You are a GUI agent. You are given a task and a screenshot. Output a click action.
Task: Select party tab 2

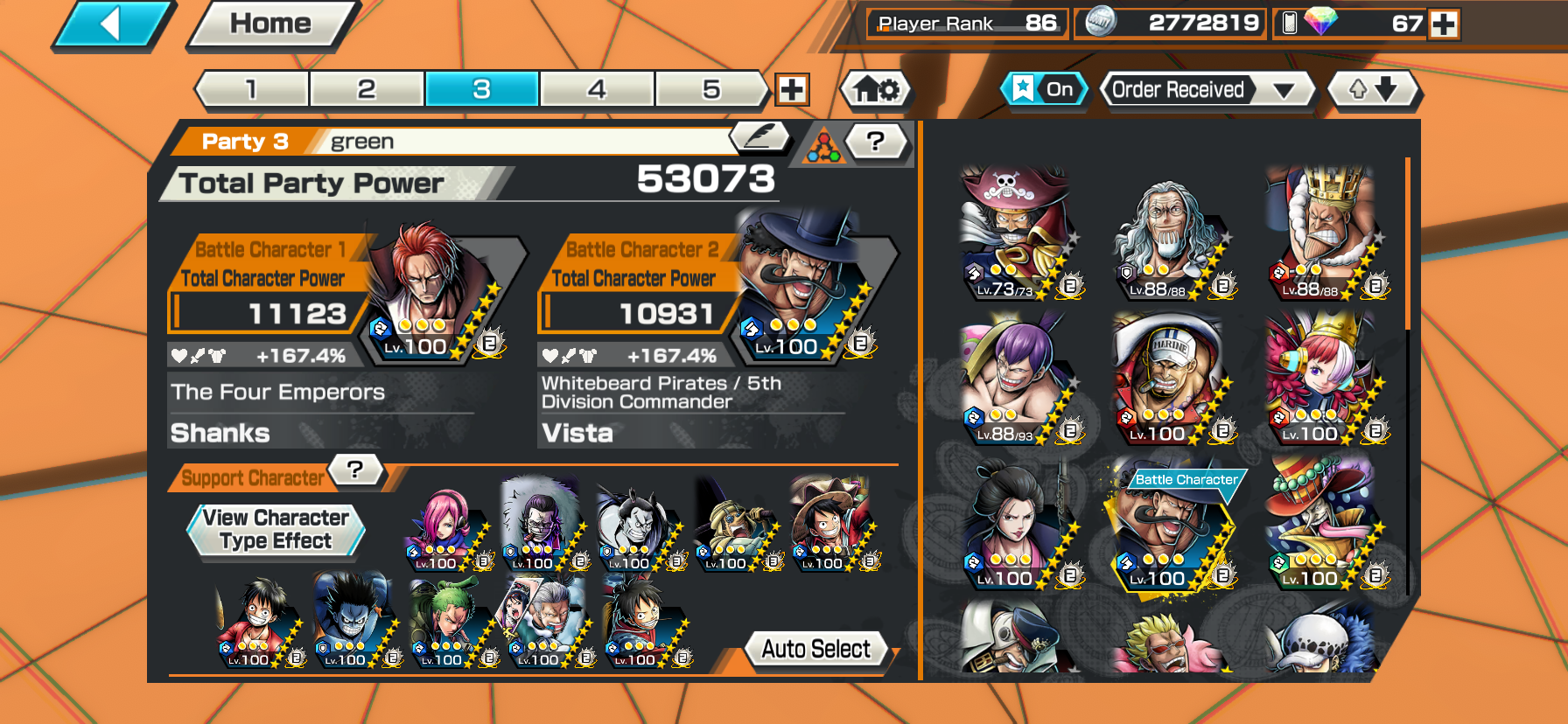367,89
